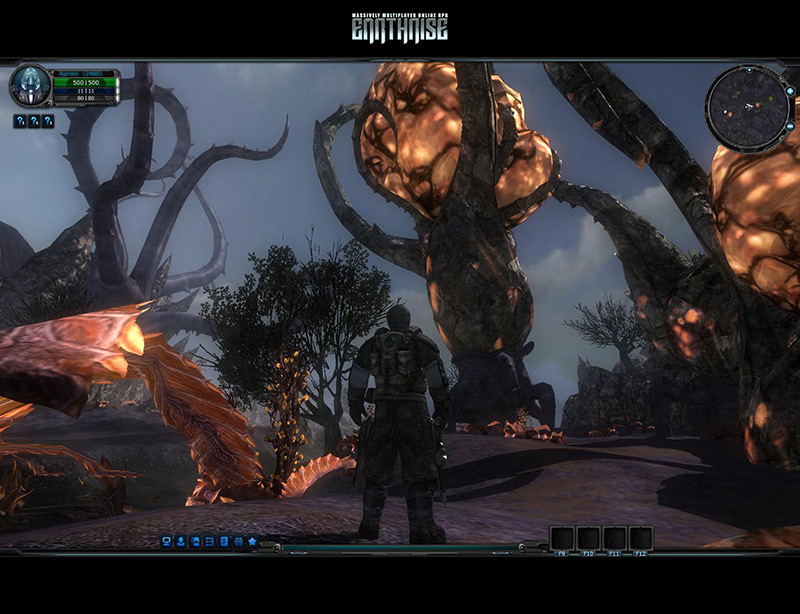Viewport: 800px width, 614px height.
Task: Click the player character portrait
Action: 29,86
